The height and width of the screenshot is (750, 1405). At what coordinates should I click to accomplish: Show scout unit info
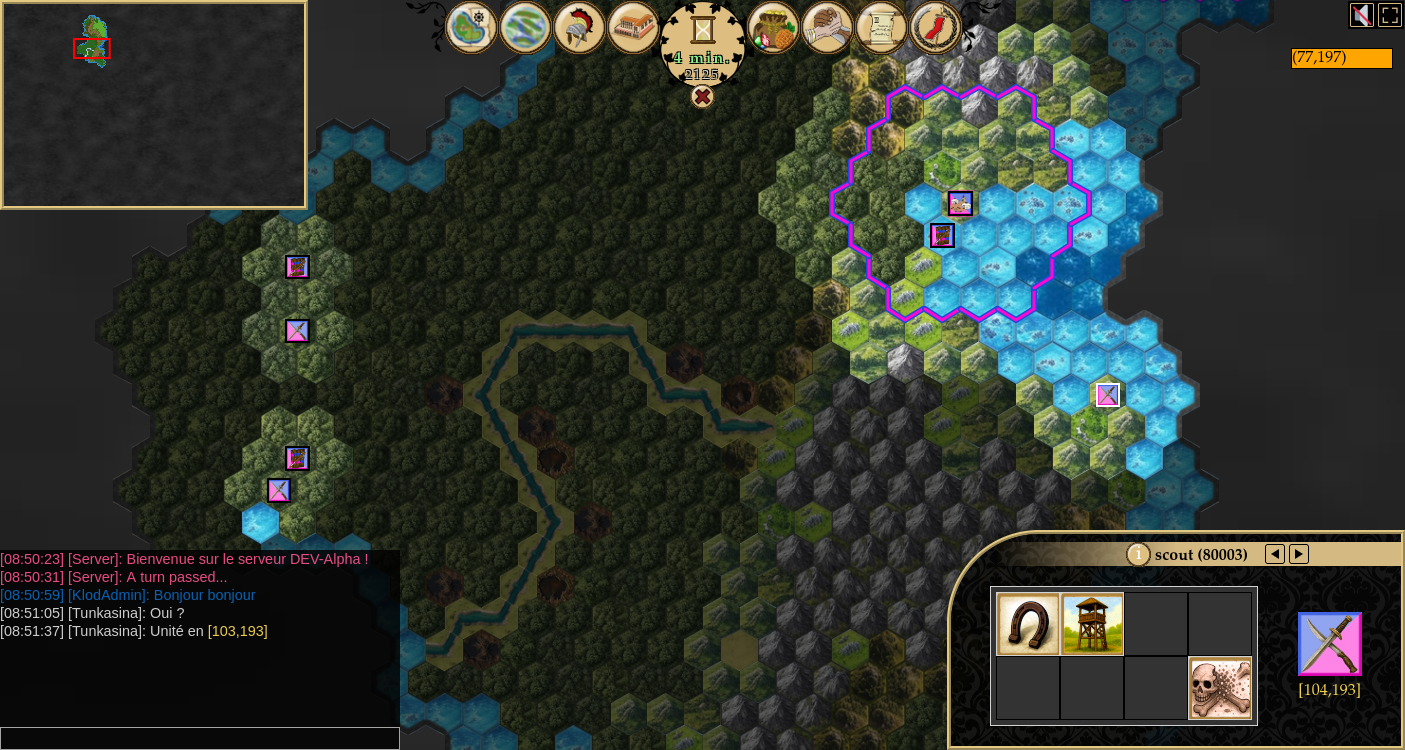pos(1138,554)
